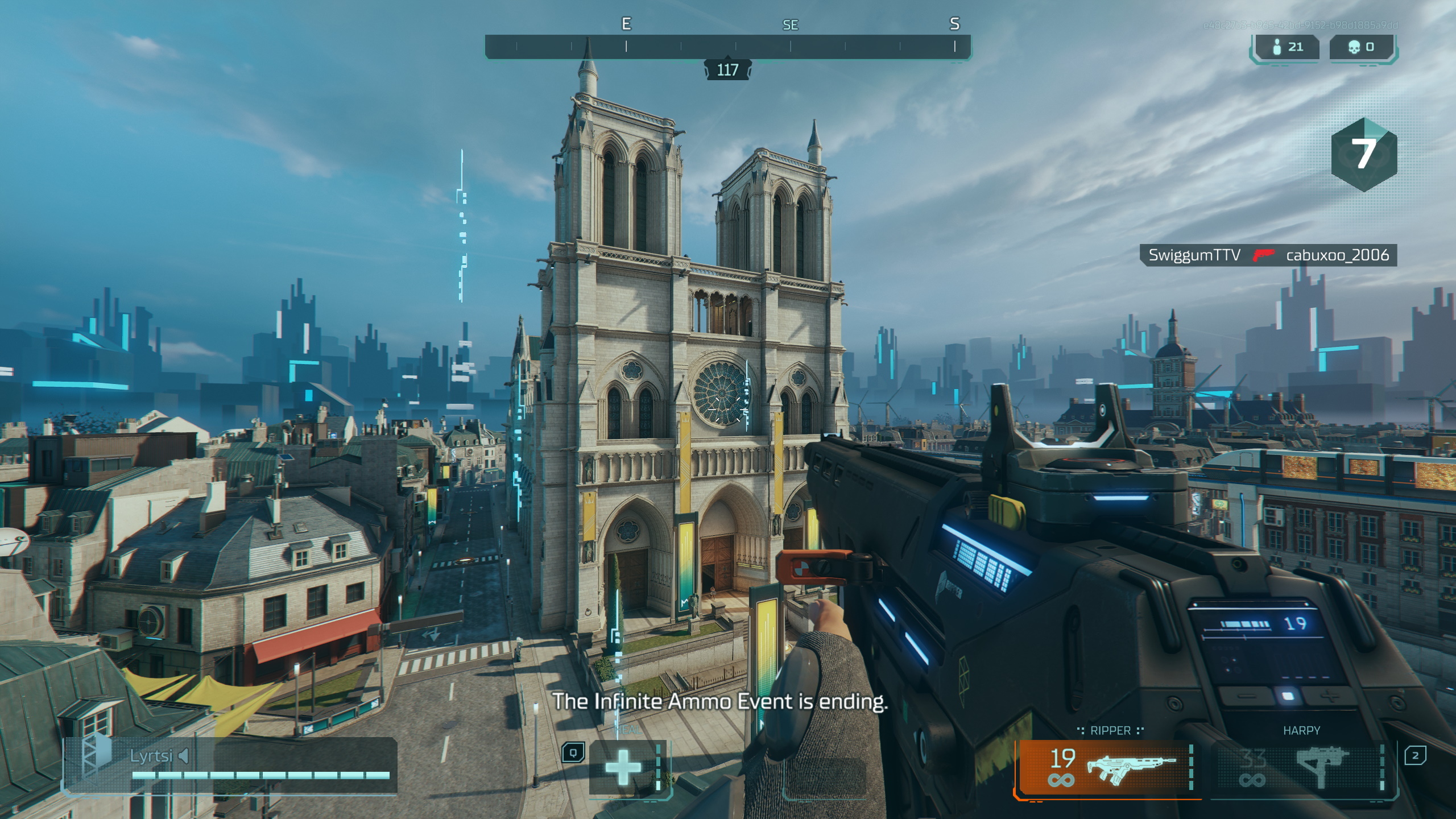Activate the Heal hack ability
The height and width of the screenshot is (819, 1456).
tap(623, 767)
